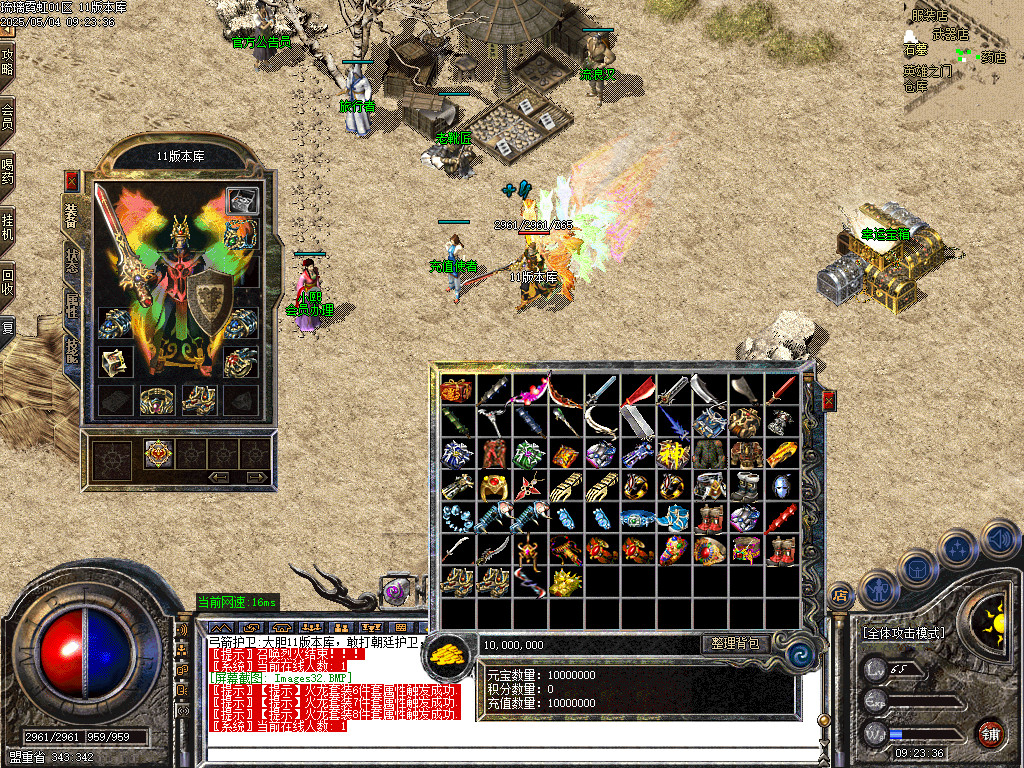
Task: Show the 技能 skills tab
Action: [x=72, y=350]
